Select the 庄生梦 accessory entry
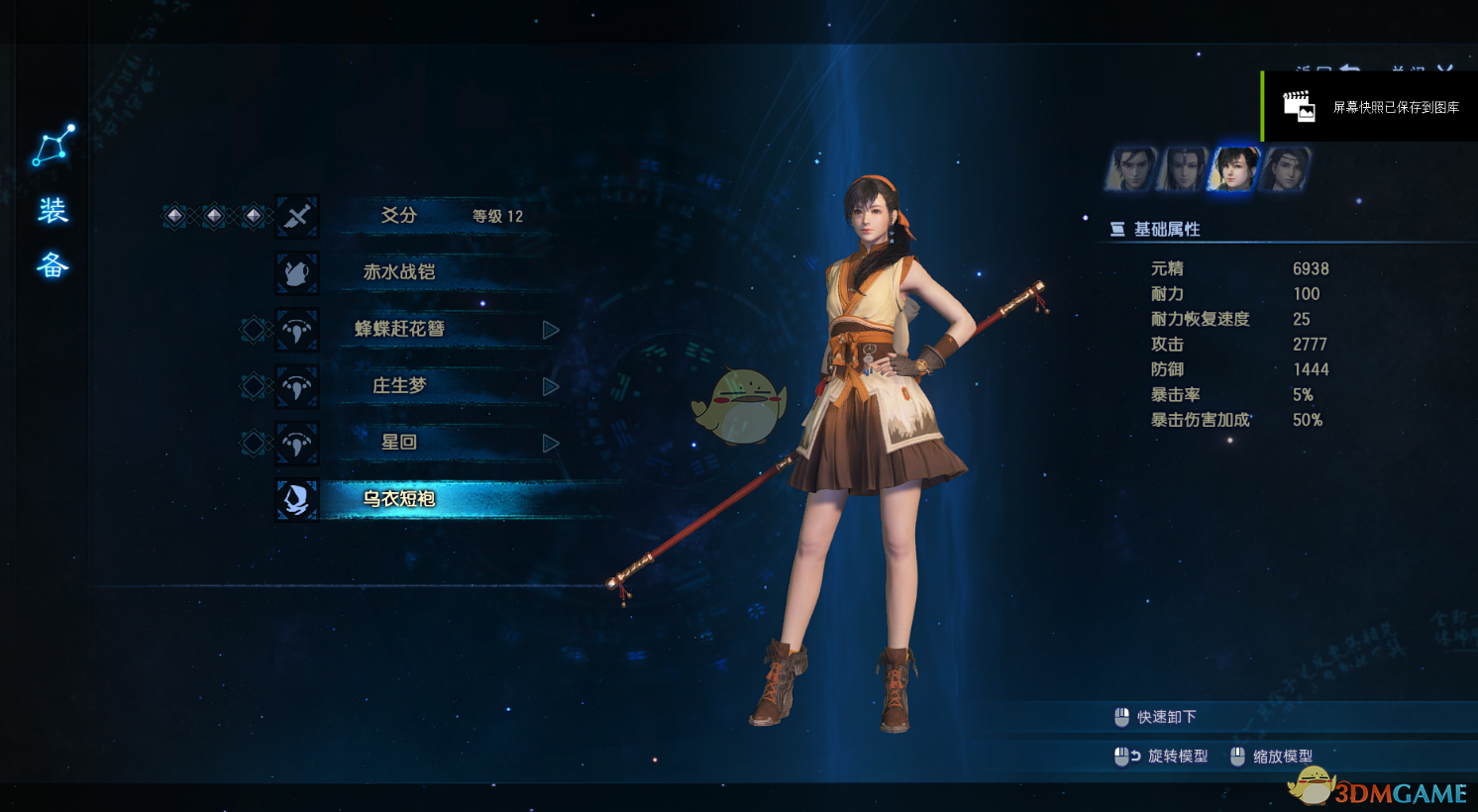Viewport: 1478px width, 812px height. click(399, 386)
